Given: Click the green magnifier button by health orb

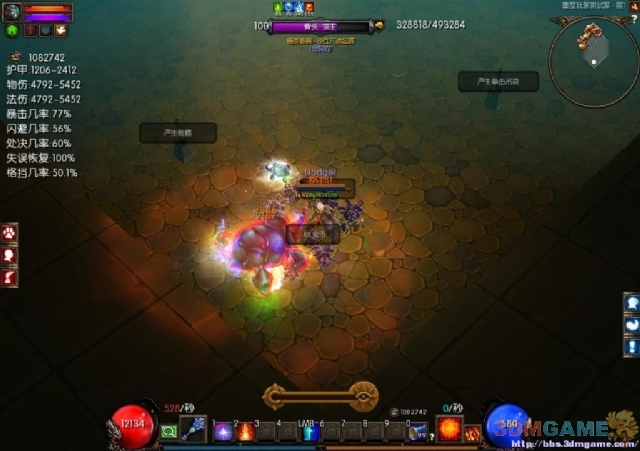Looking at the screenshot, I should click(x=169, y=432).
